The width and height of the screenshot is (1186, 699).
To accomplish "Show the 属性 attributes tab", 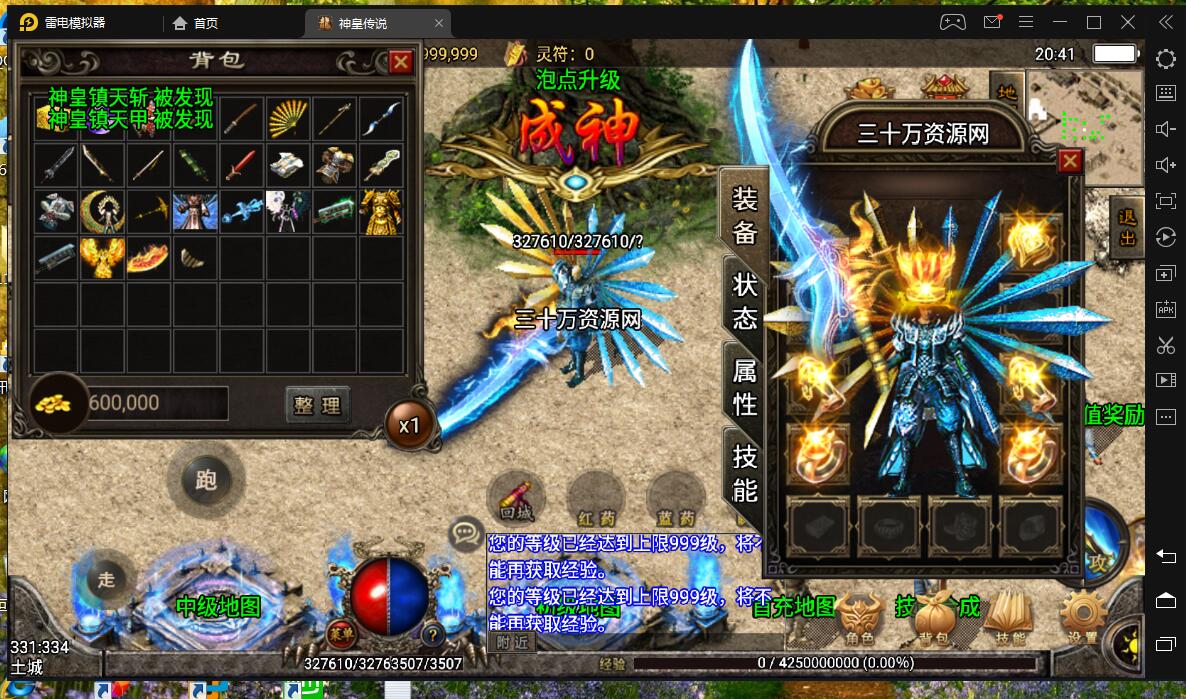I will tap(745, 386).
